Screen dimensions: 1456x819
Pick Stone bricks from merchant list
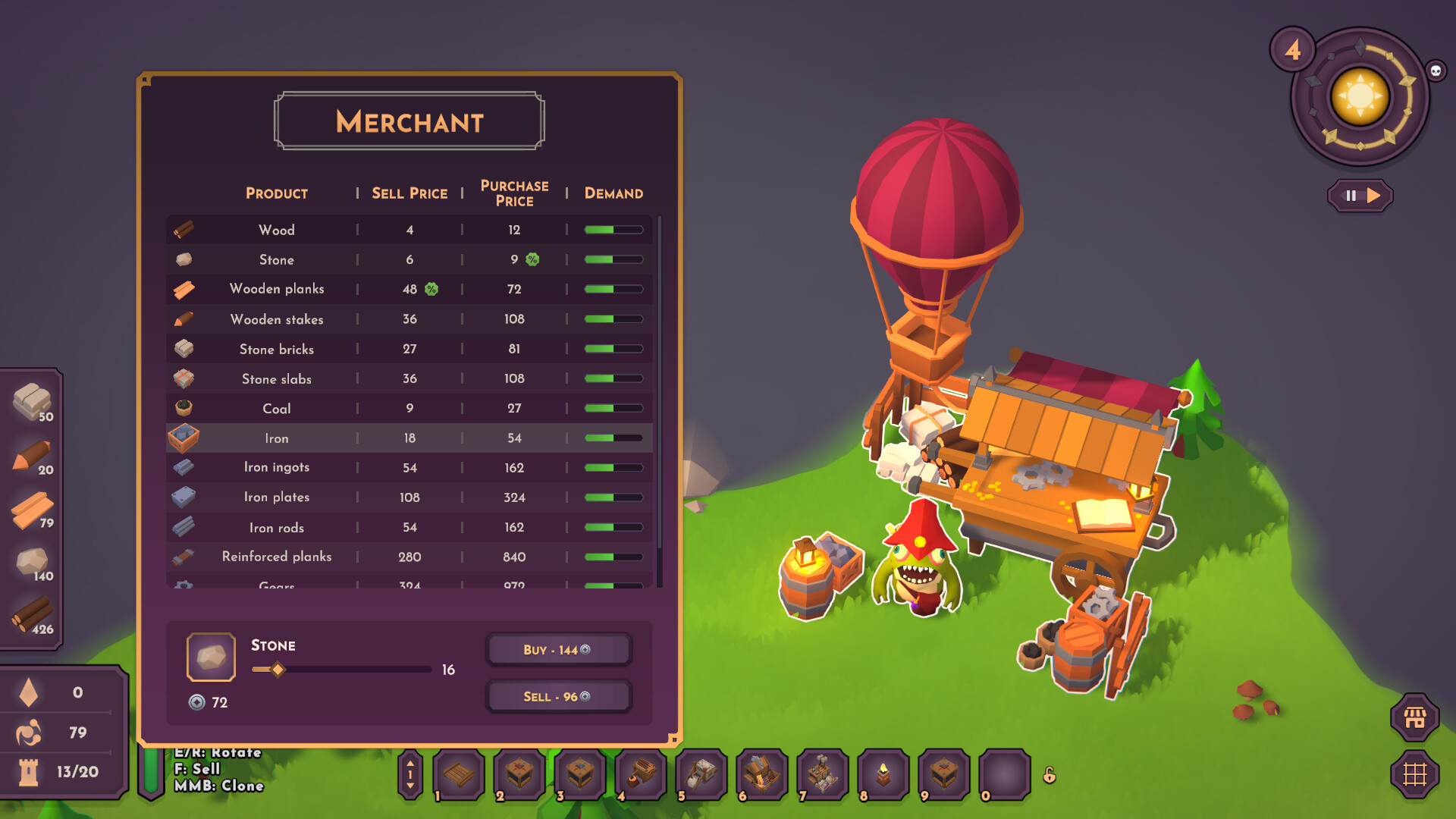coord(409,349)
